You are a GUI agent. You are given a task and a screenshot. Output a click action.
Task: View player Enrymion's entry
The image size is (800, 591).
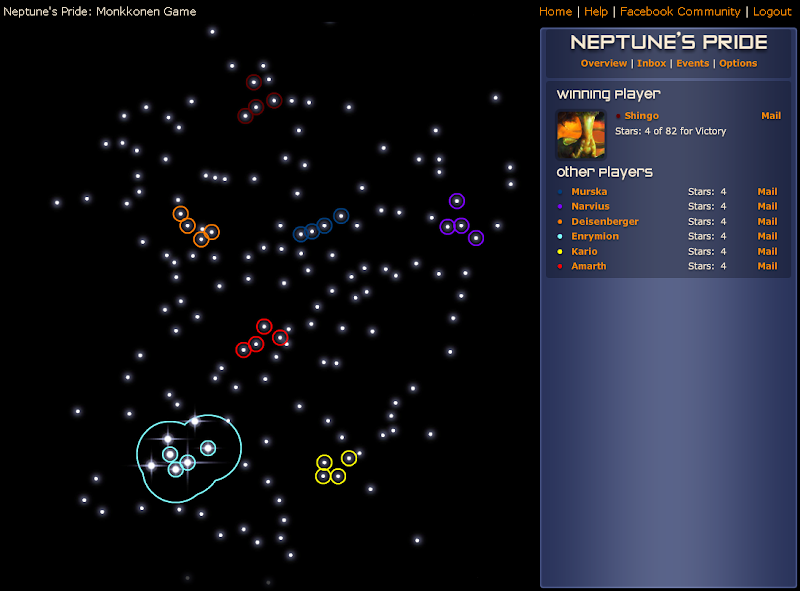[595, 236]
